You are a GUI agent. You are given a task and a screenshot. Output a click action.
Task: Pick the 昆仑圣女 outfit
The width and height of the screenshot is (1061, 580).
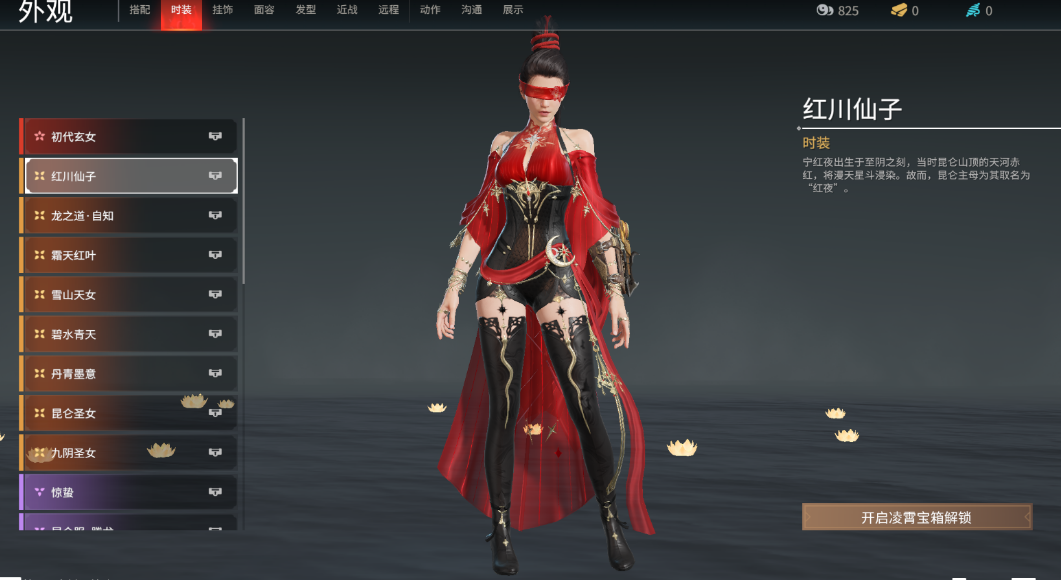tap(128, 413)
